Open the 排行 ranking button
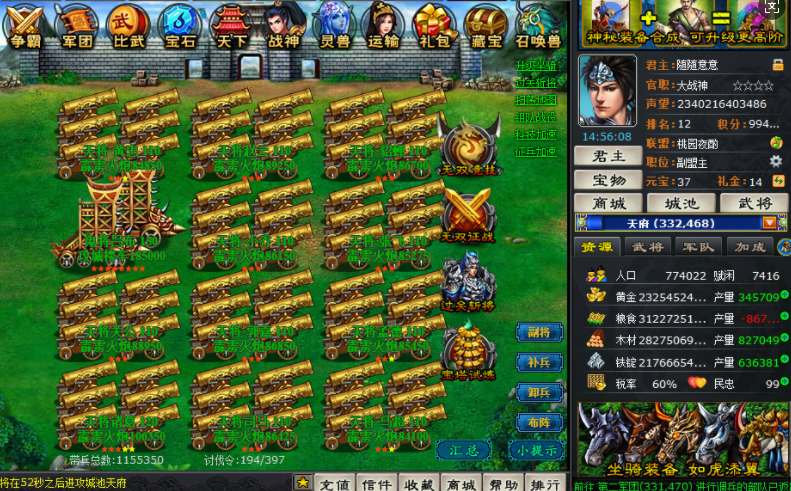 click(x=542, y=484)
